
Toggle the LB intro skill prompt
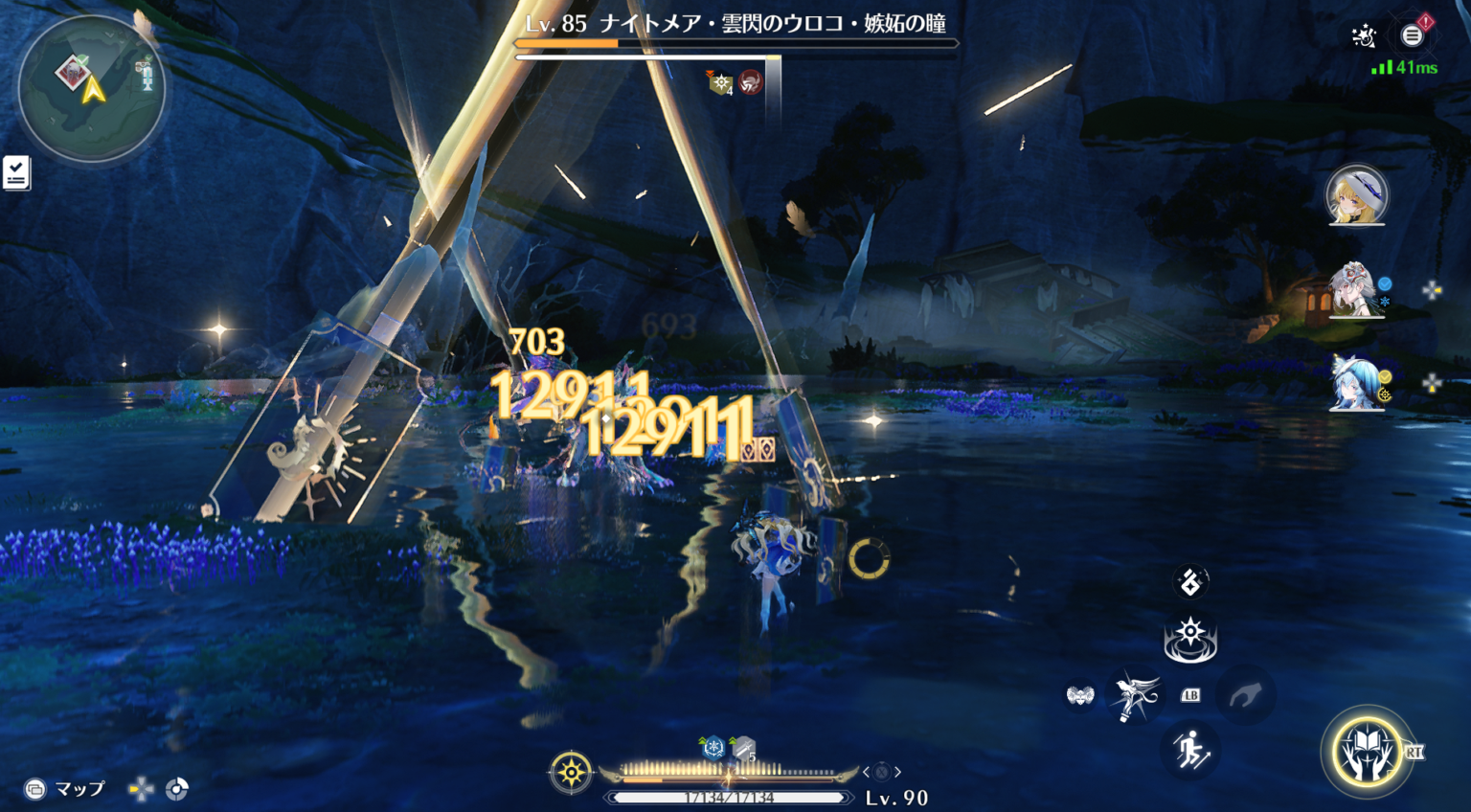point(1190,697)
